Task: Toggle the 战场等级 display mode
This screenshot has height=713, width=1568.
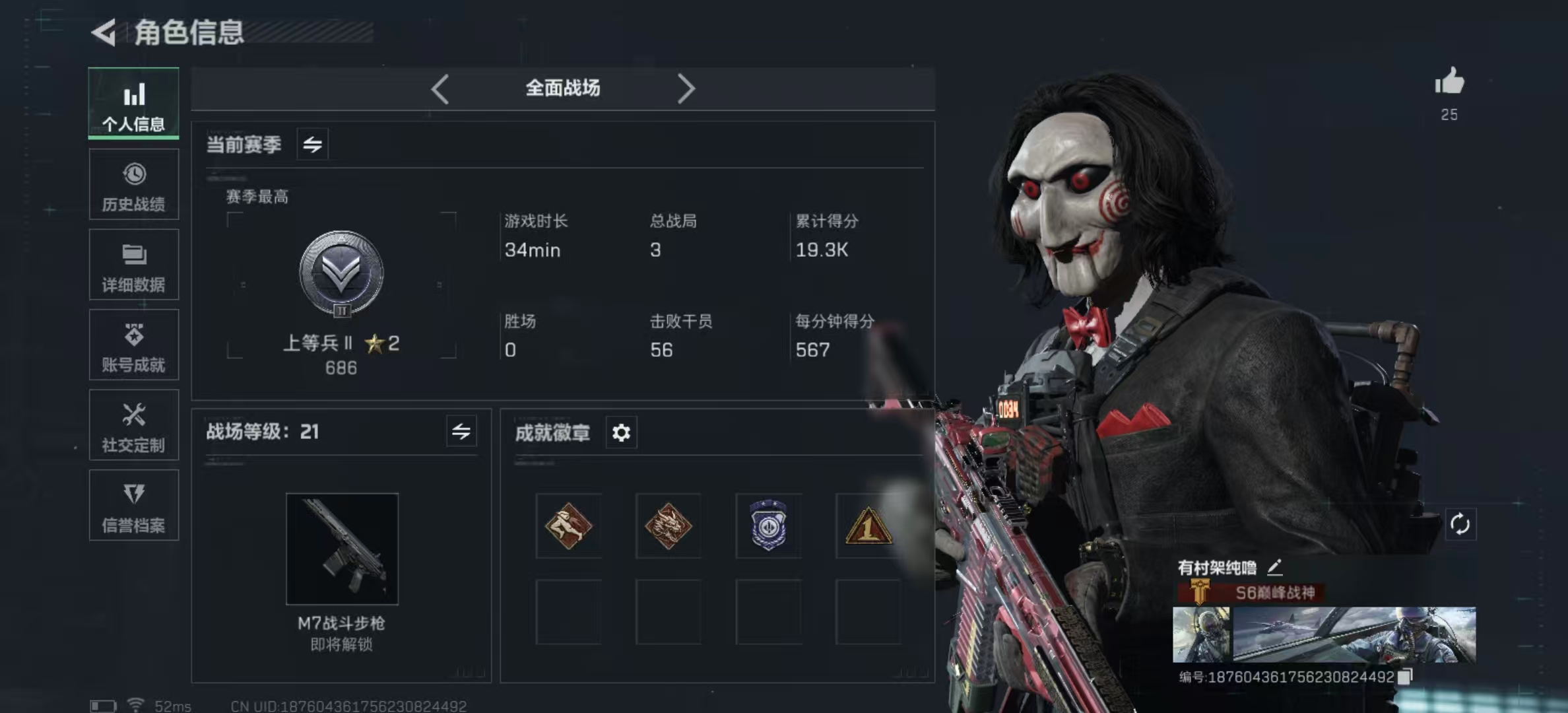Action: point(464,432)
